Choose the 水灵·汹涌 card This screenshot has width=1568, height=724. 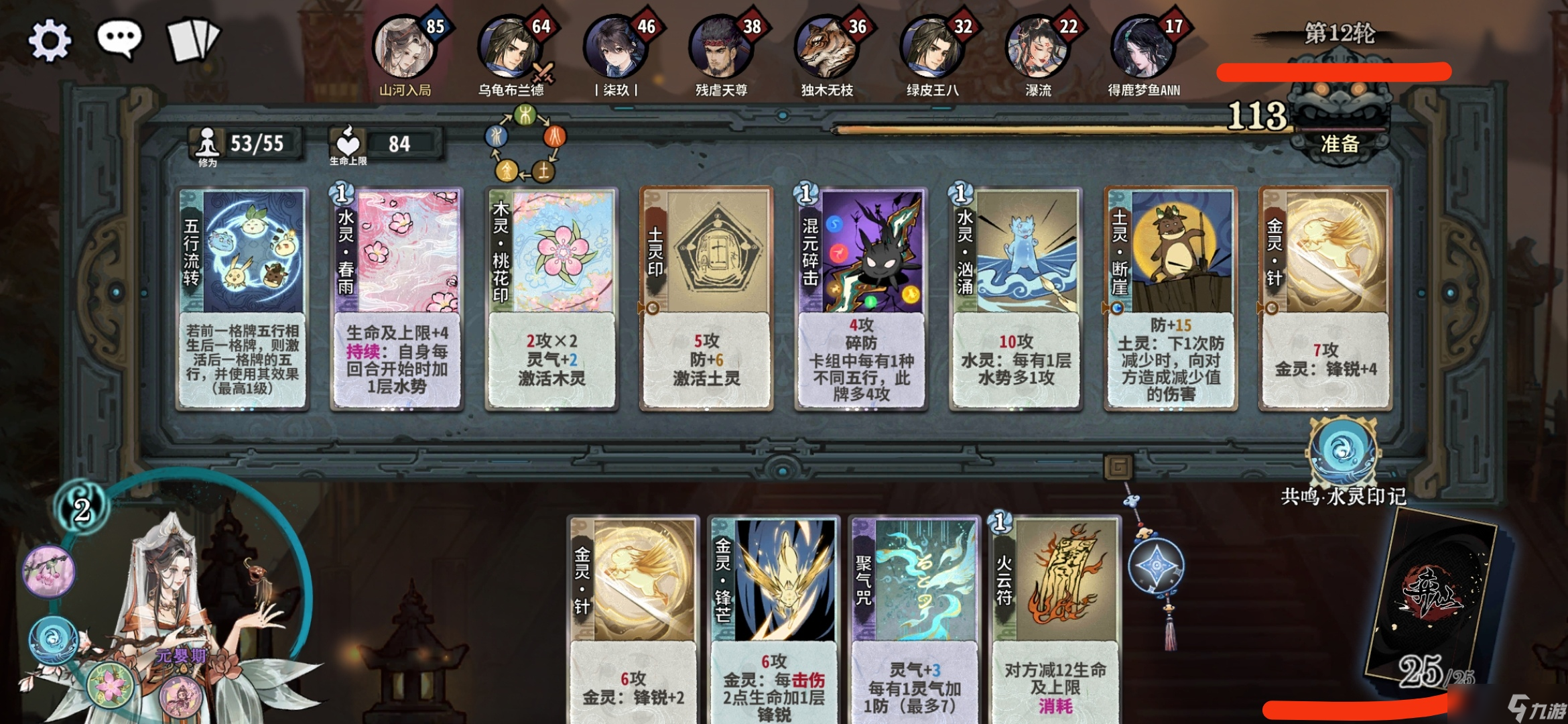tap(1015, 298)
